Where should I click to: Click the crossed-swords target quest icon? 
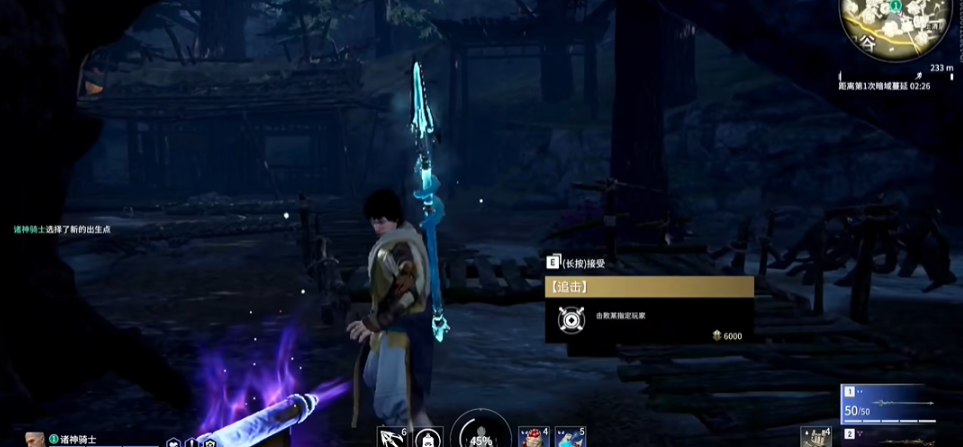point(570,319)
